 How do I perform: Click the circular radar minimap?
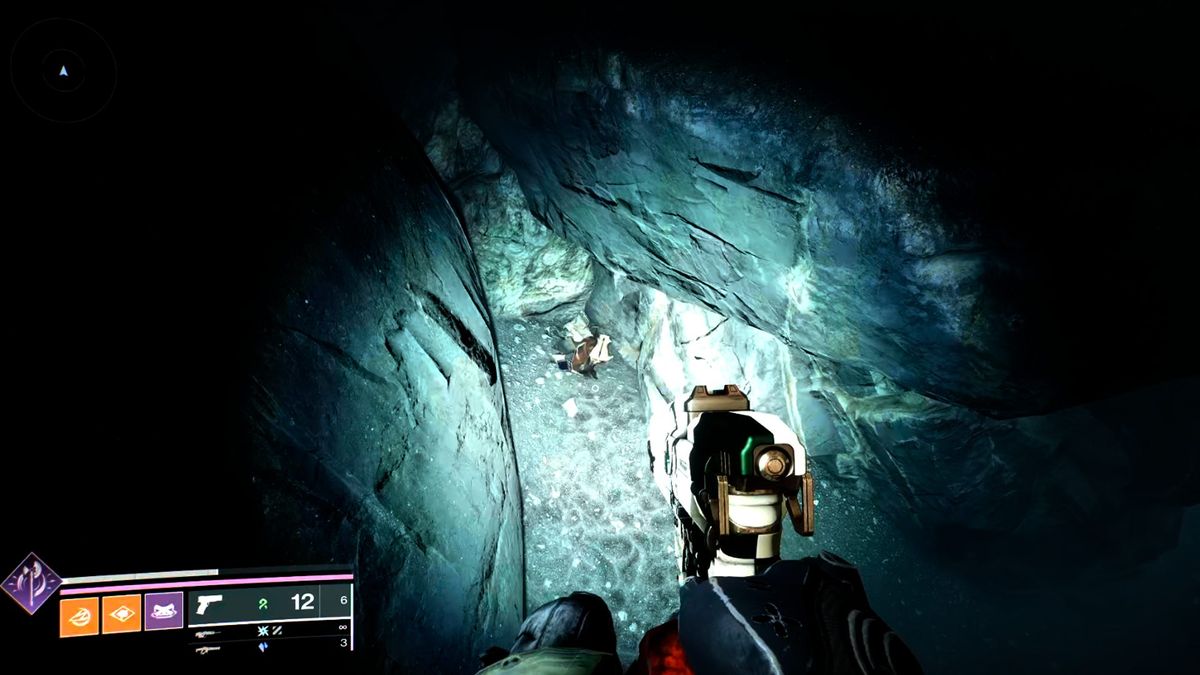click(64, 71)
